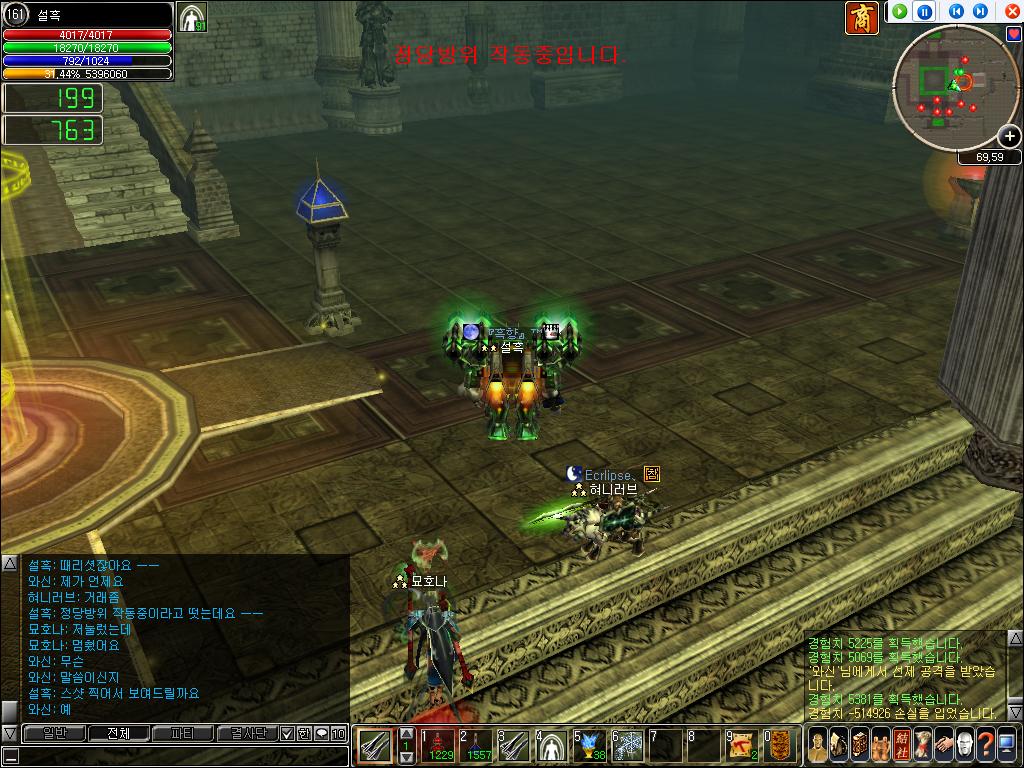Select the 전체 chat tab
The width and height of the screenshot is (1024, 768).
click(118, 733)
